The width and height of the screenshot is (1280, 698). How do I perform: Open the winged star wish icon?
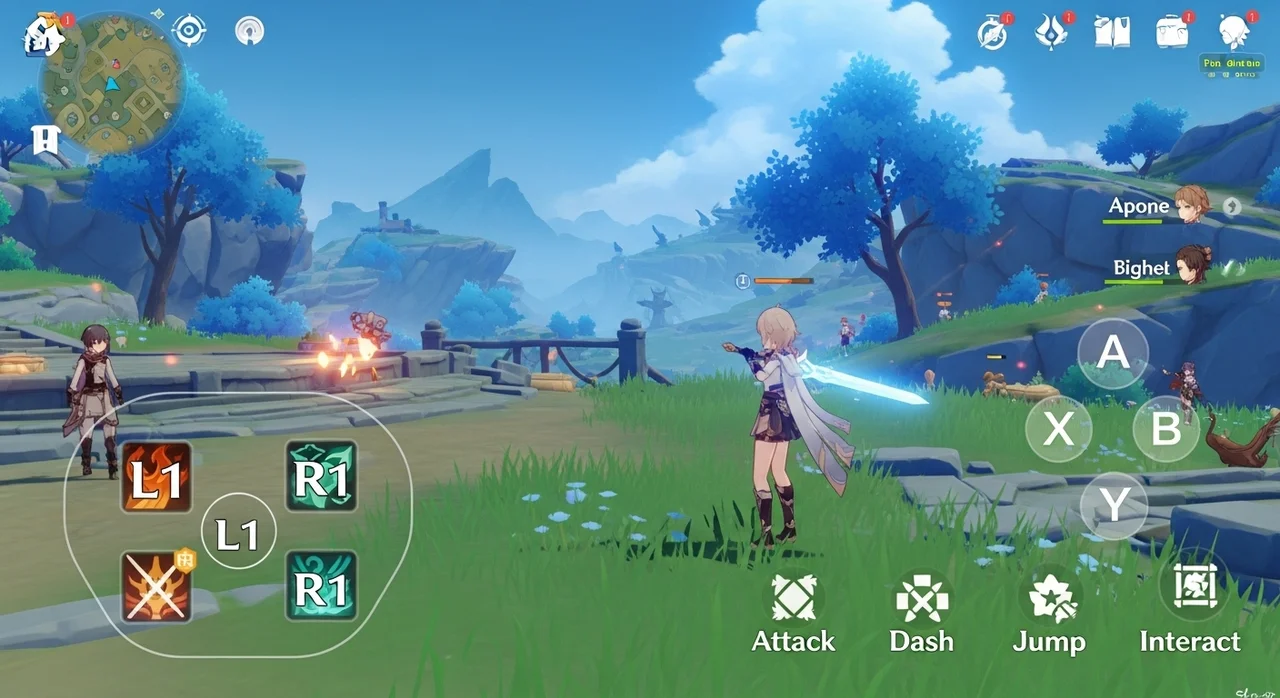point(1051,32)
